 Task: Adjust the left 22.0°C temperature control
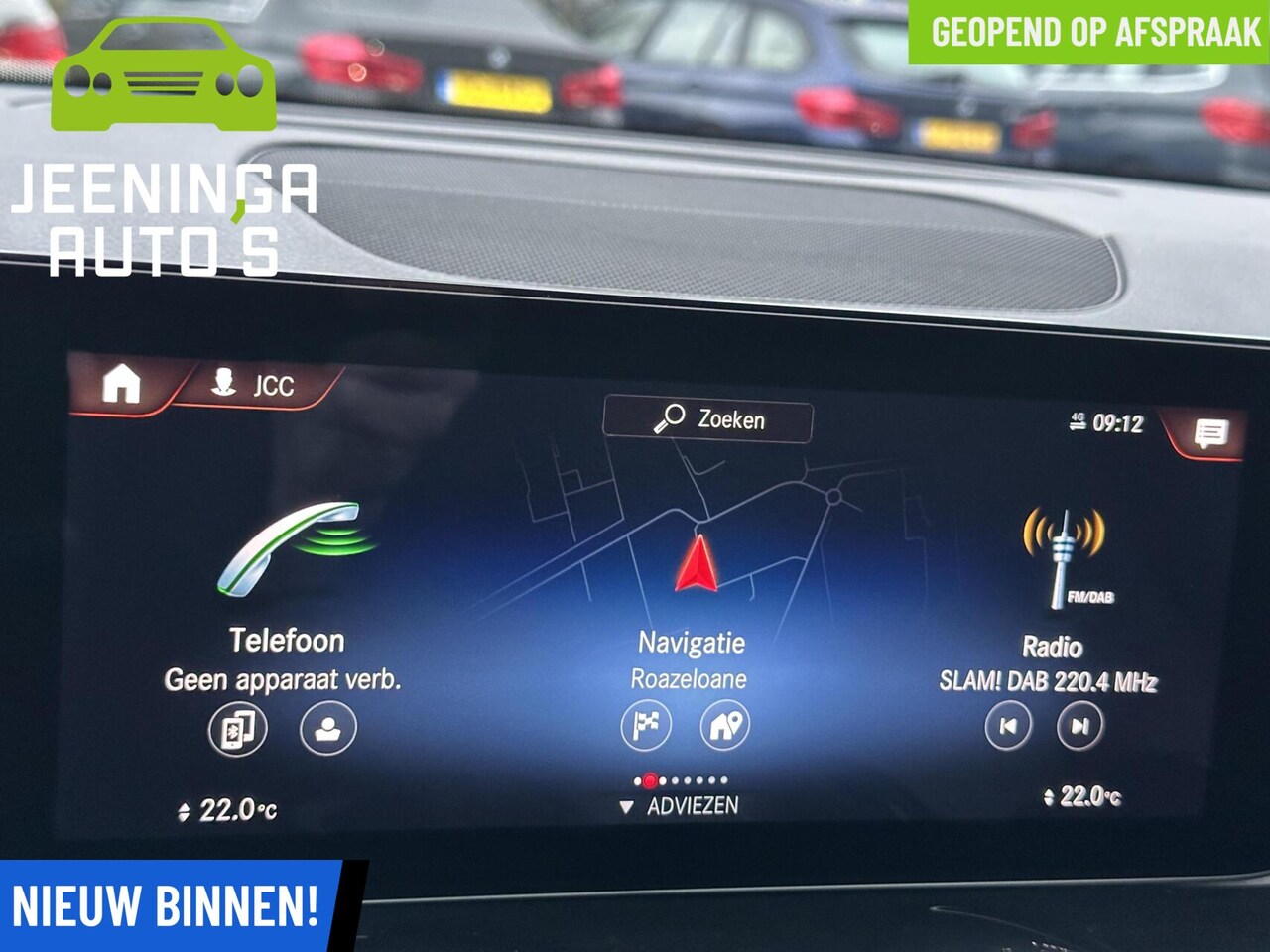(227, 811)
